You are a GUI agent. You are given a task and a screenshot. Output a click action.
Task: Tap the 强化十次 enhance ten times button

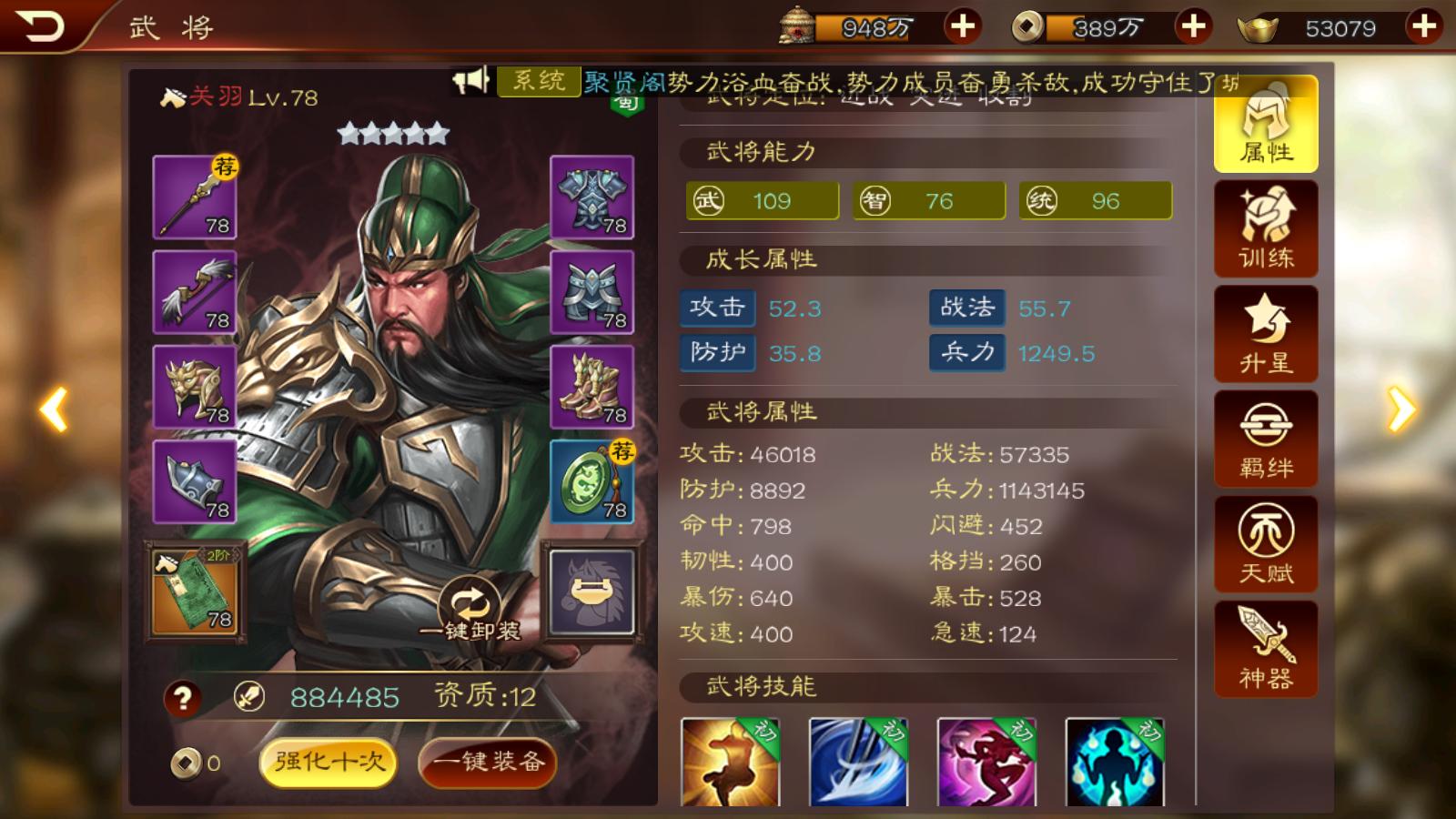pyautogui.click(x=329, y=763)
